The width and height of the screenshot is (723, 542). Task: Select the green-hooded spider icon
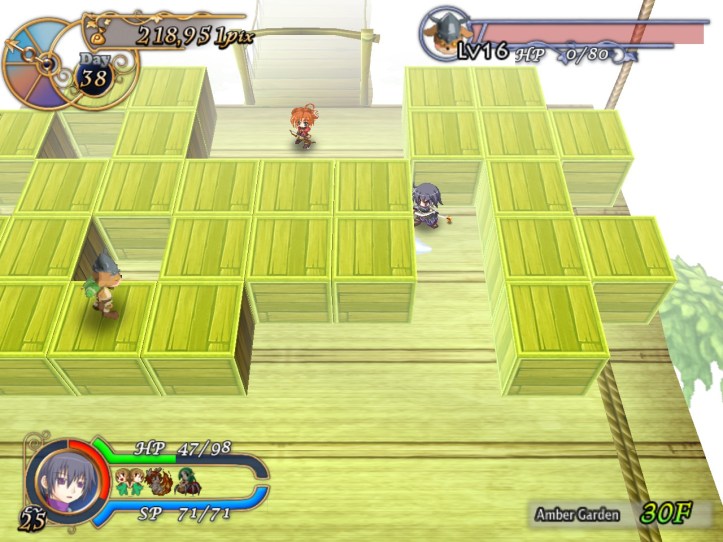[x=187, y=482]
